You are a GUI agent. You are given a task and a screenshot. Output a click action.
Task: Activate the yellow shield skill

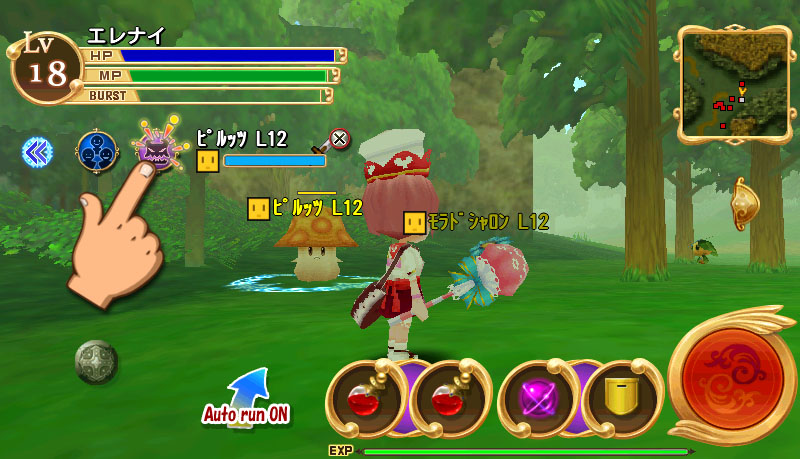(620, 397)
